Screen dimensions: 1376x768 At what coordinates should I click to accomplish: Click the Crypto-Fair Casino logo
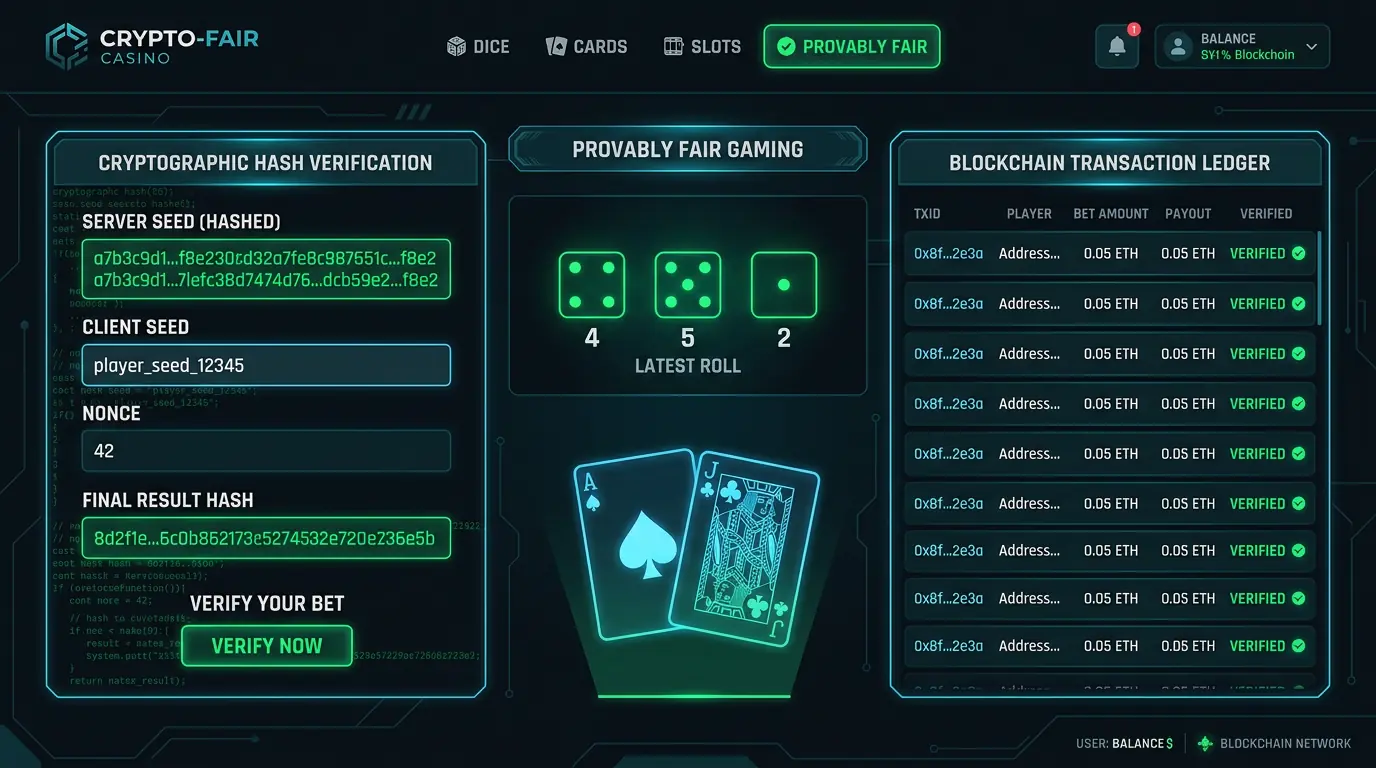(150, 45)
